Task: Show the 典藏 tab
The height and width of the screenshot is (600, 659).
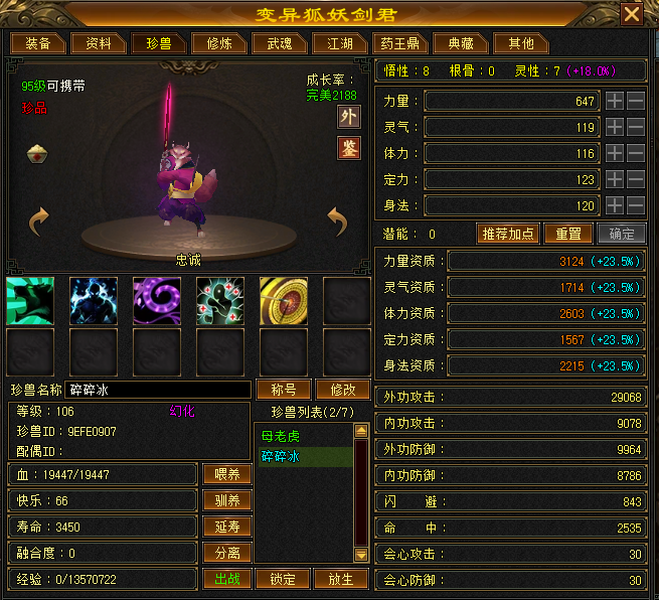Action: click(461, 44)
